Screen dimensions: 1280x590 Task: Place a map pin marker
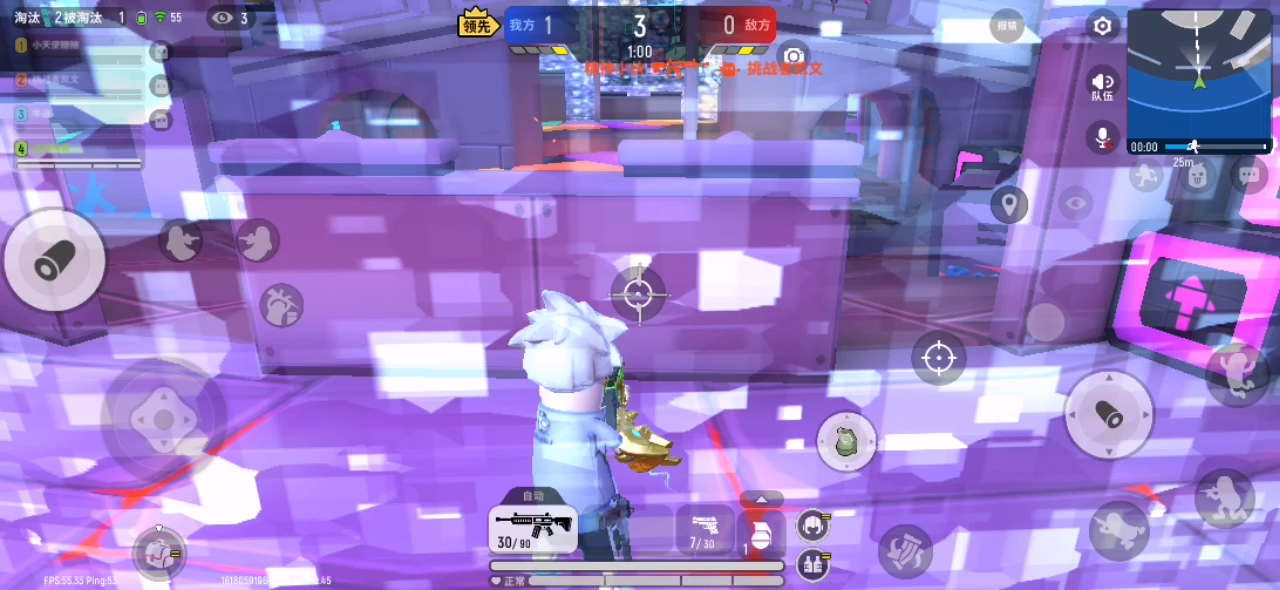tap(1009, 205)
